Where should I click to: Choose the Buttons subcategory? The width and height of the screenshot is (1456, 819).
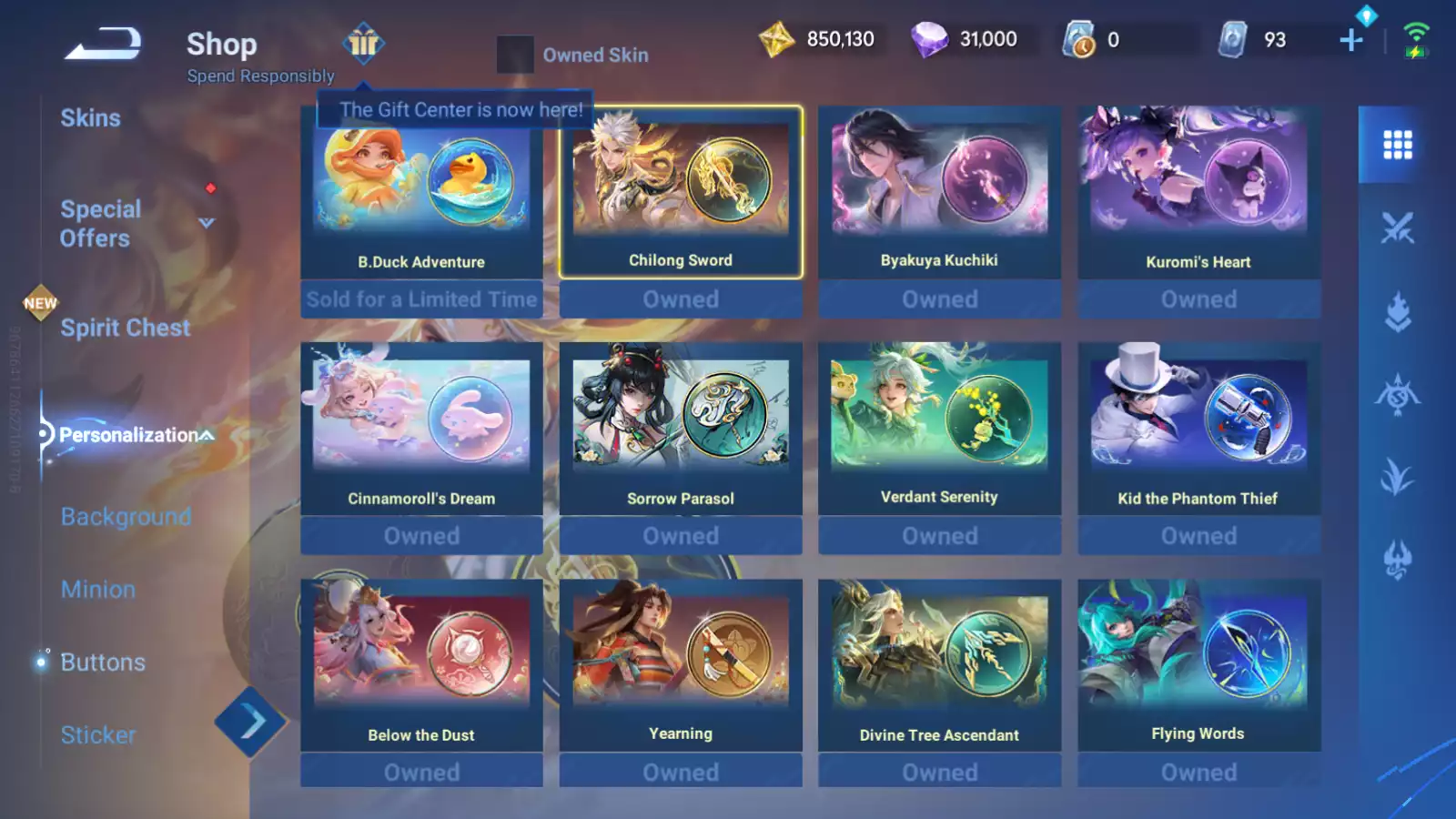[103, 662]
